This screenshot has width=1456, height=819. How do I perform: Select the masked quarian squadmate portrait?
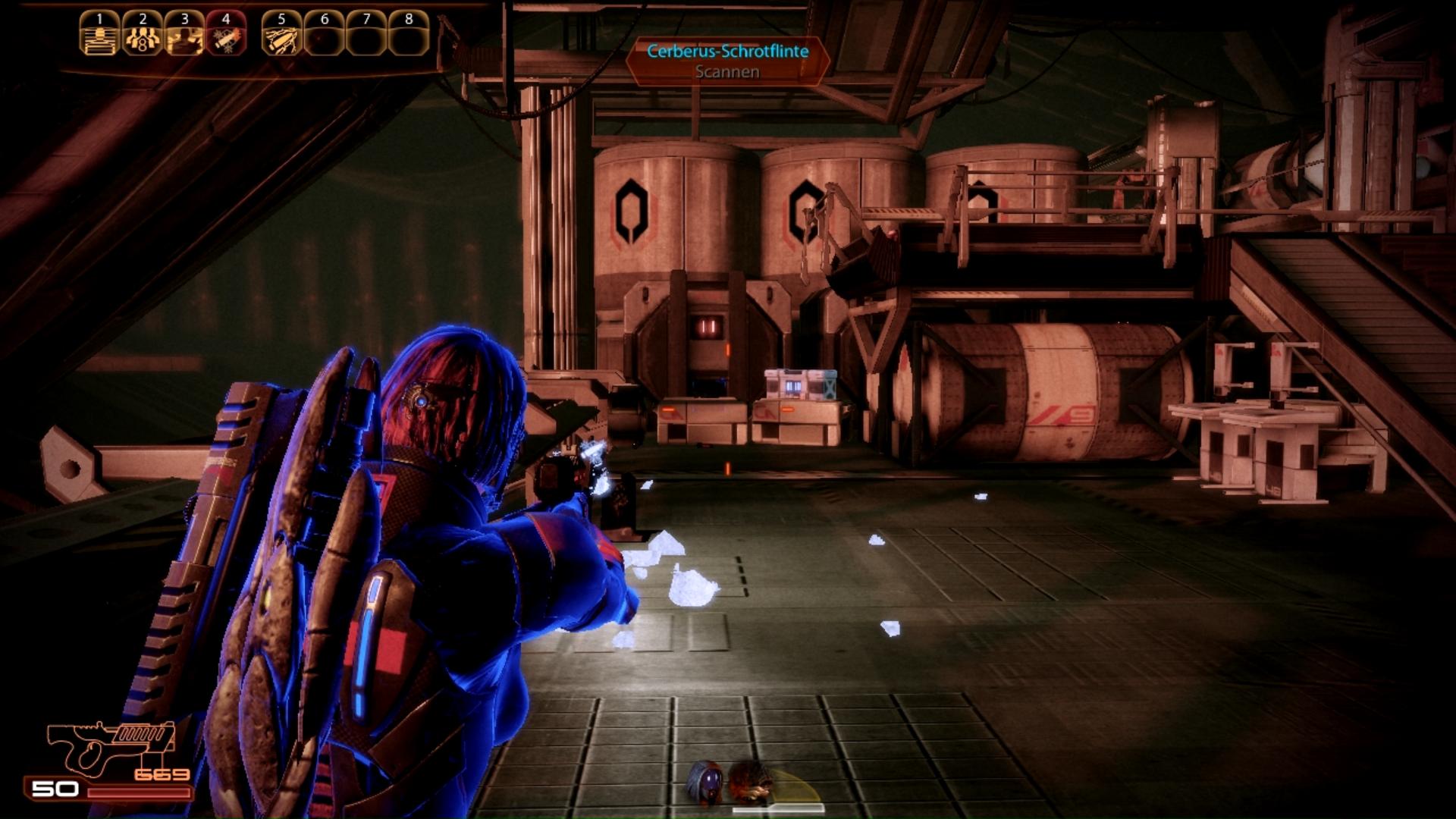pyautogui.click(x=706, y=782)
